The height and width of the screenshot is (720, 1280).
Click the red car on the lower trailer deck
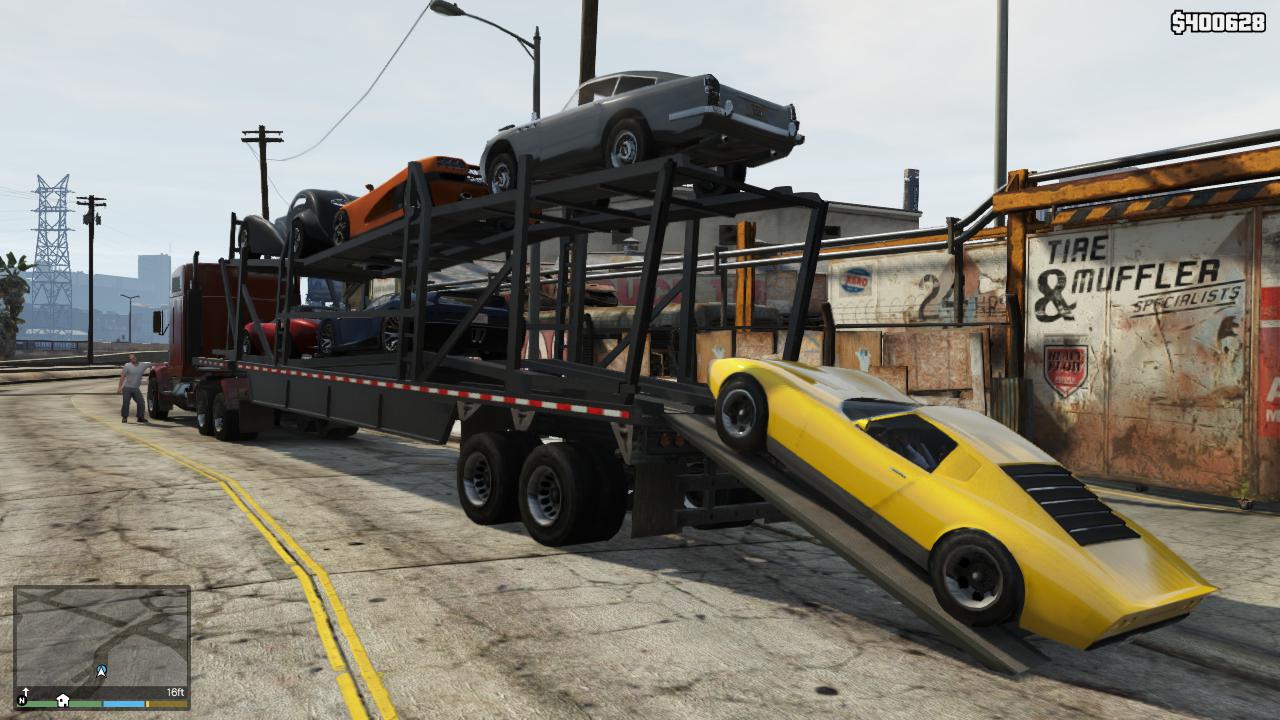click(x=300, y=335)
